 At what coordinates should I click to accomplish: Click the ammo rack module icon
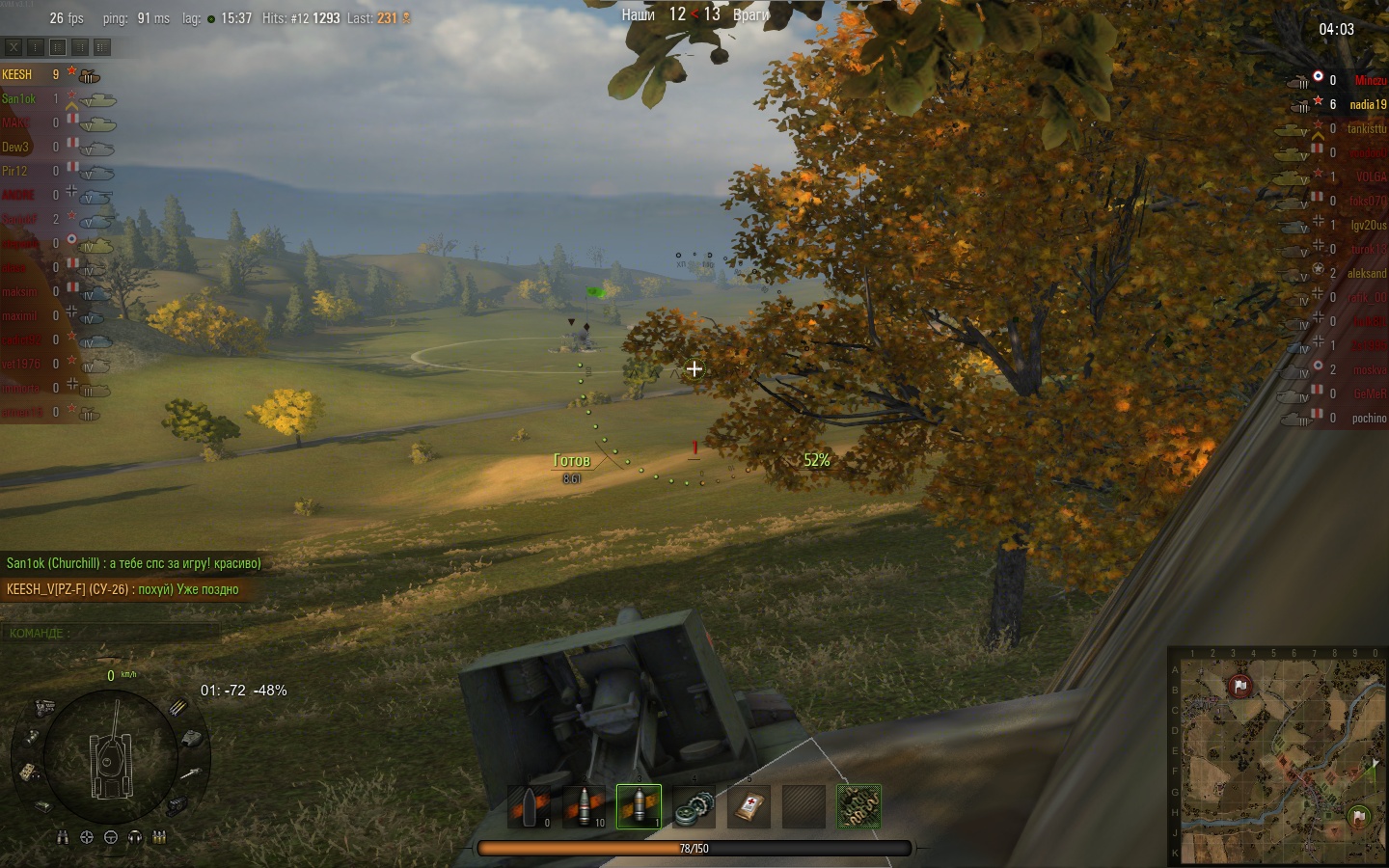tap(179, 708)
